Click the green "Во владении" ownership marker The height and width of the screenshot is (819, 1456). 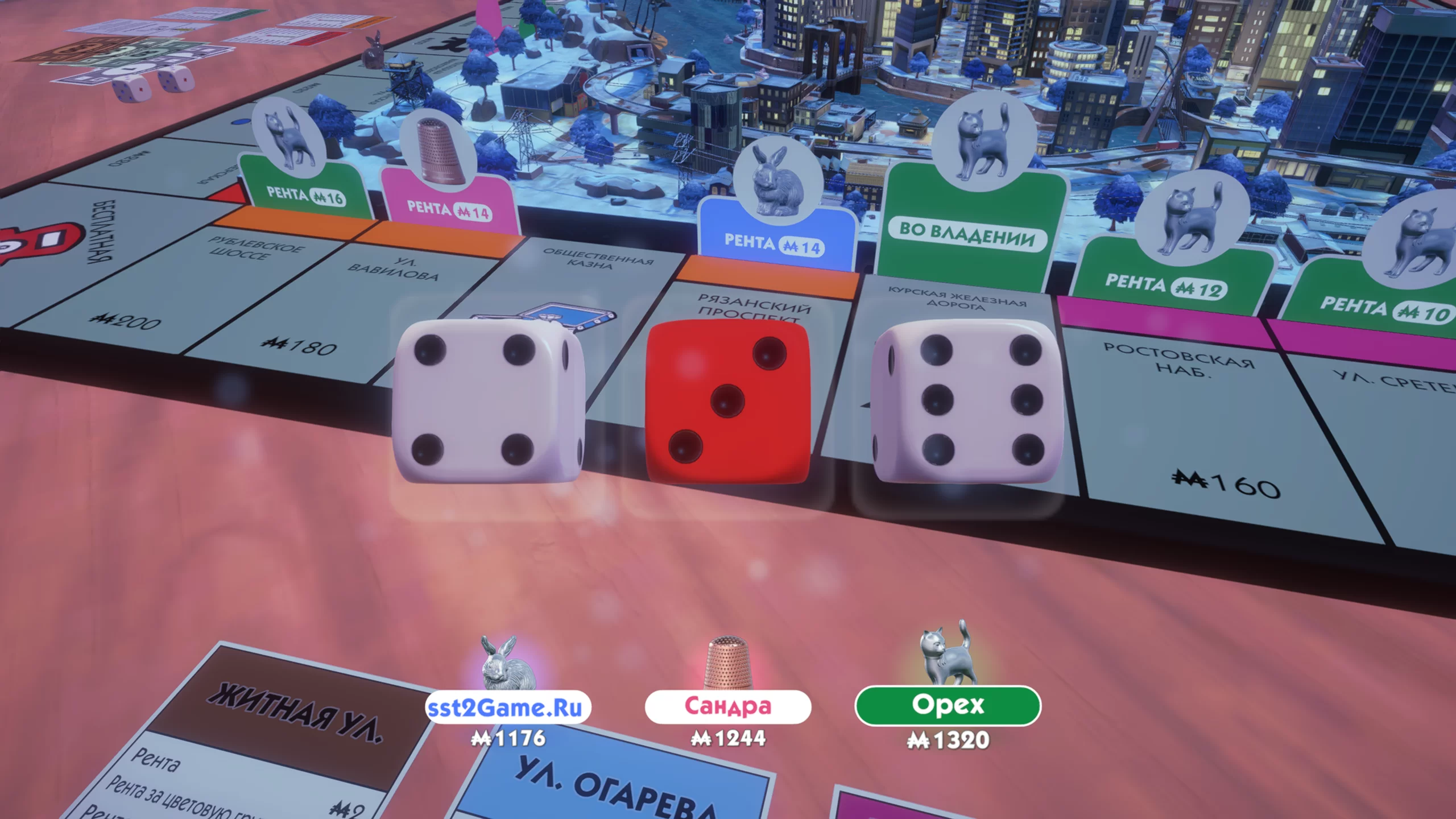click(x=967, y=233)
